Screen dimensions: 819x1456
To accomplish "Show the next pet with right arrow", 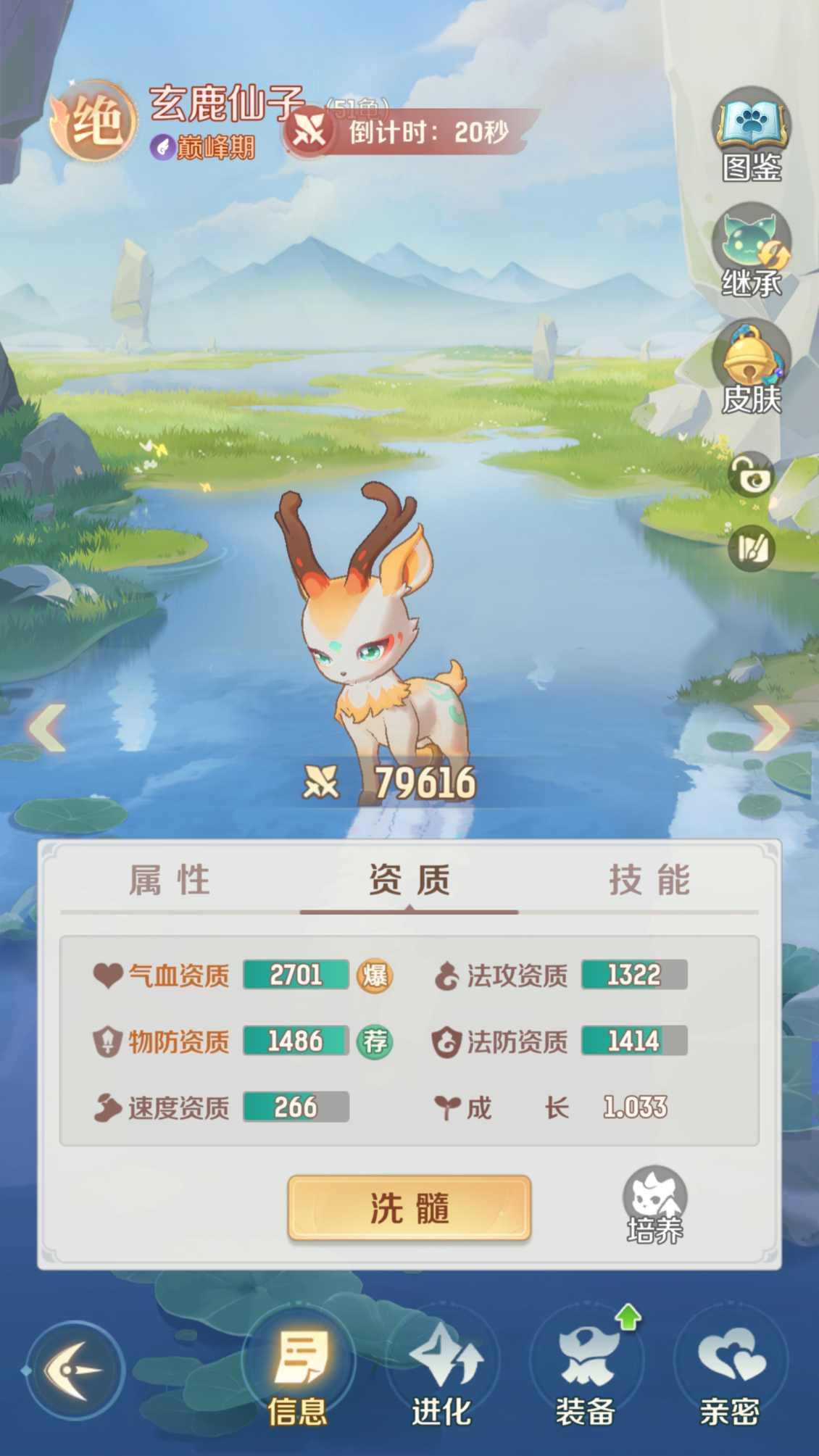I will pos(771,727).
